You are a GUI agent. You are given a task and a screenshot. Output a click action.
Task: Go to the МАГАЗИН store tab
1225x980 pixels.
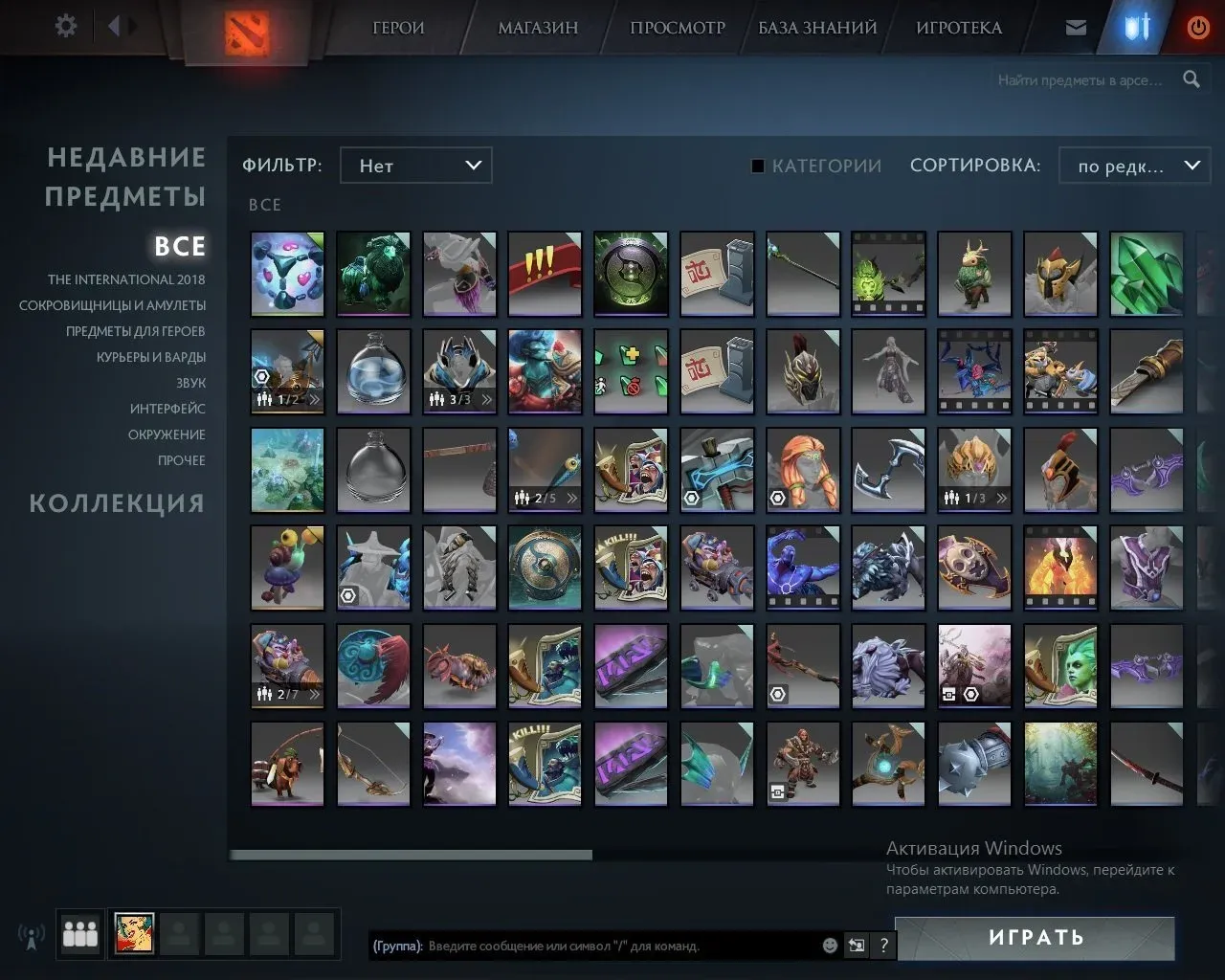coord(538,28)
